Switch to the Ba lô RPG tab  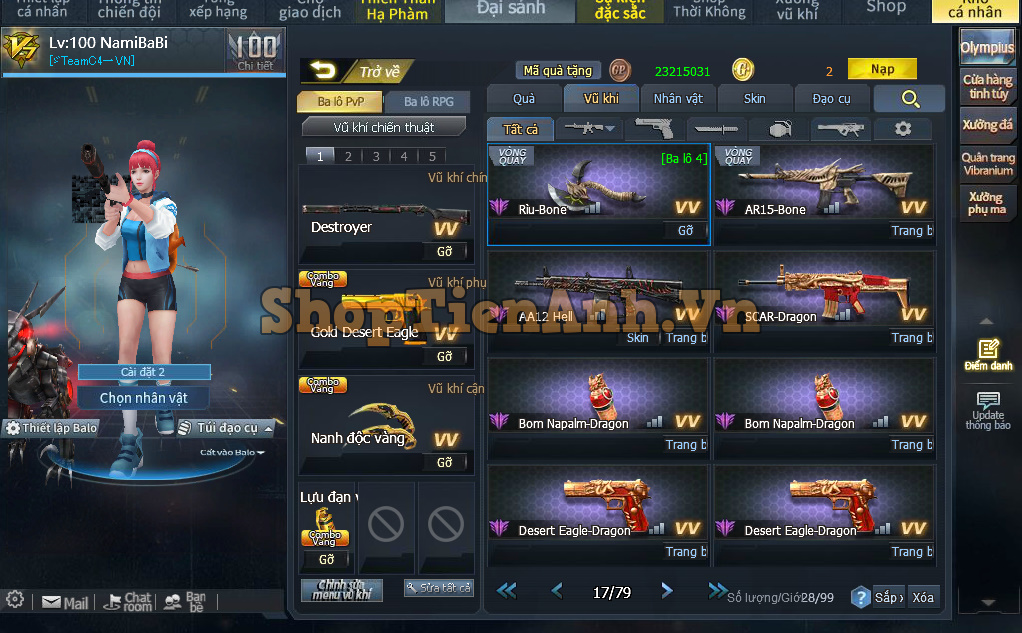tap(428, 101)
